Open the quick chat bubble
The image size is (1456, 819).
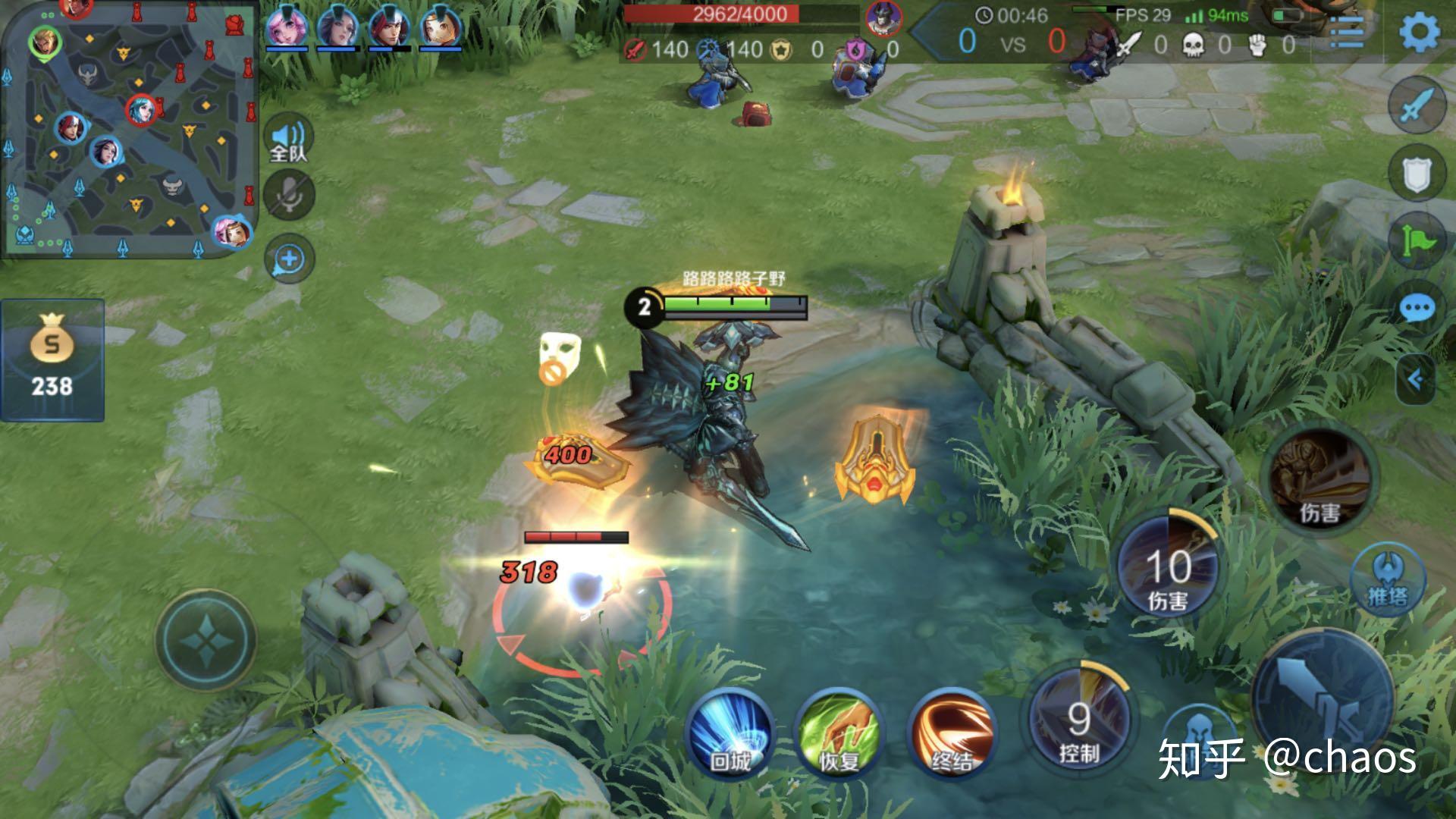coord(1417,309)
